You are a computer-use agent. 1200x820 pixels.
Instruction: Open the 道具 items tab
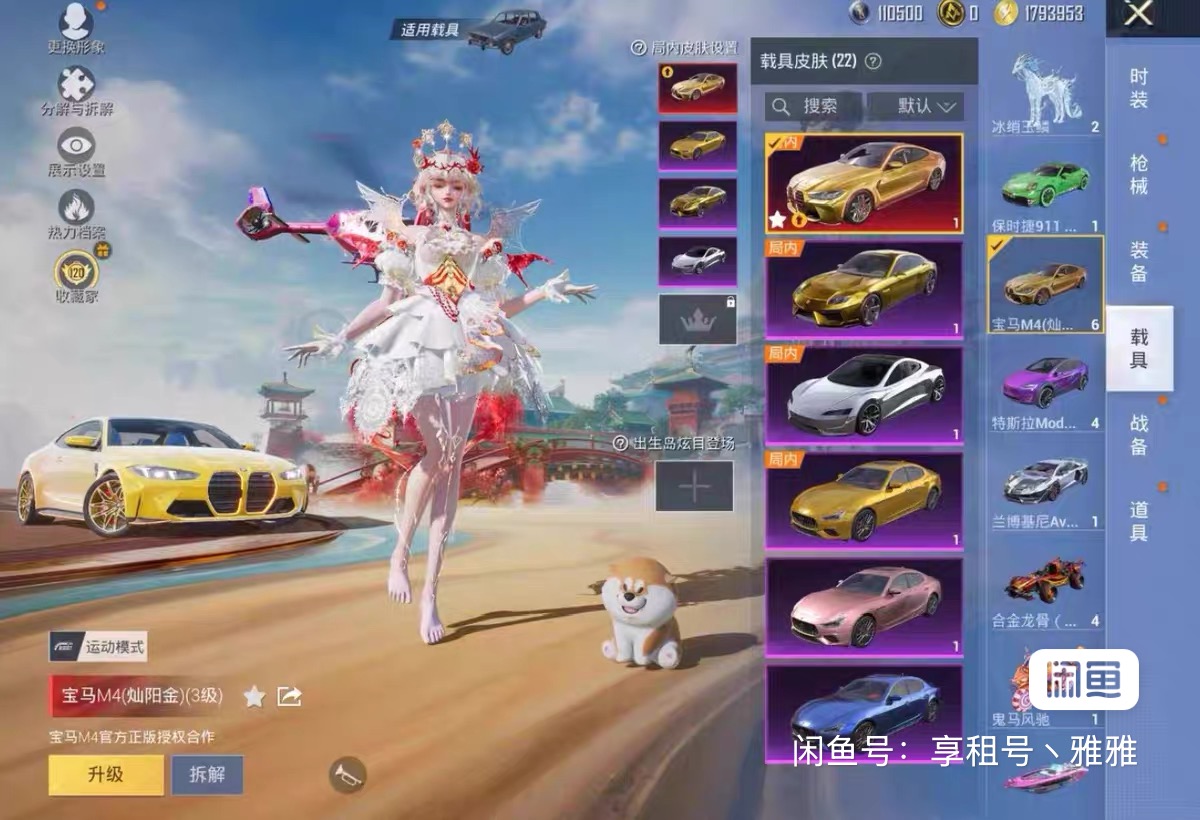[x=1139, y=521]
